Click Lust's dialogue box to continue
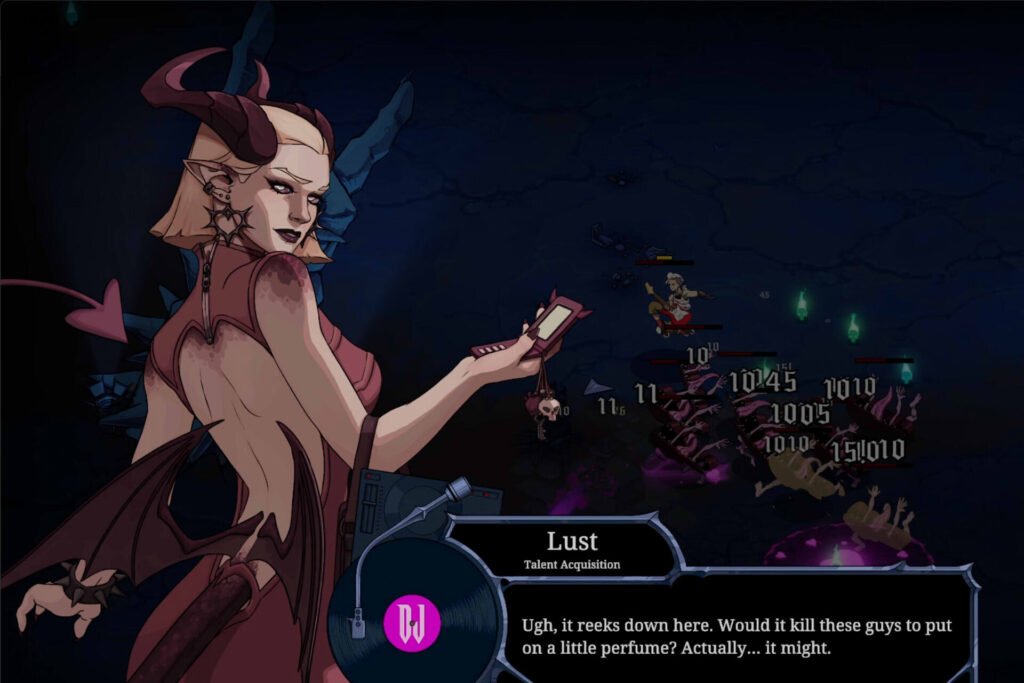The image size is (1024, 683). tap(736, 635)
